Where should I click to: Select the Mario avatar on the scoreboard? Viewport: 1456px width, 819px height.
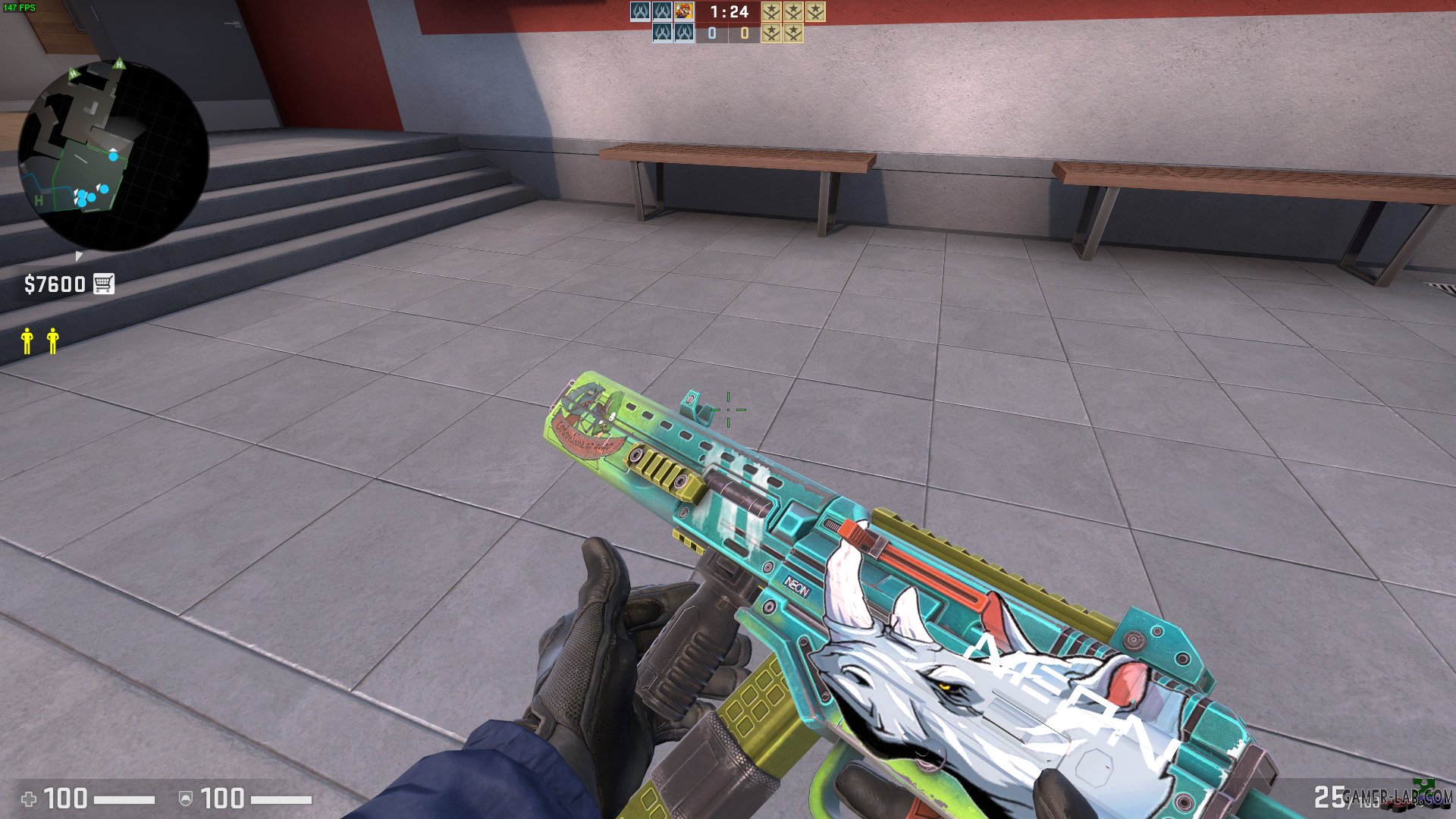[684, 12]
